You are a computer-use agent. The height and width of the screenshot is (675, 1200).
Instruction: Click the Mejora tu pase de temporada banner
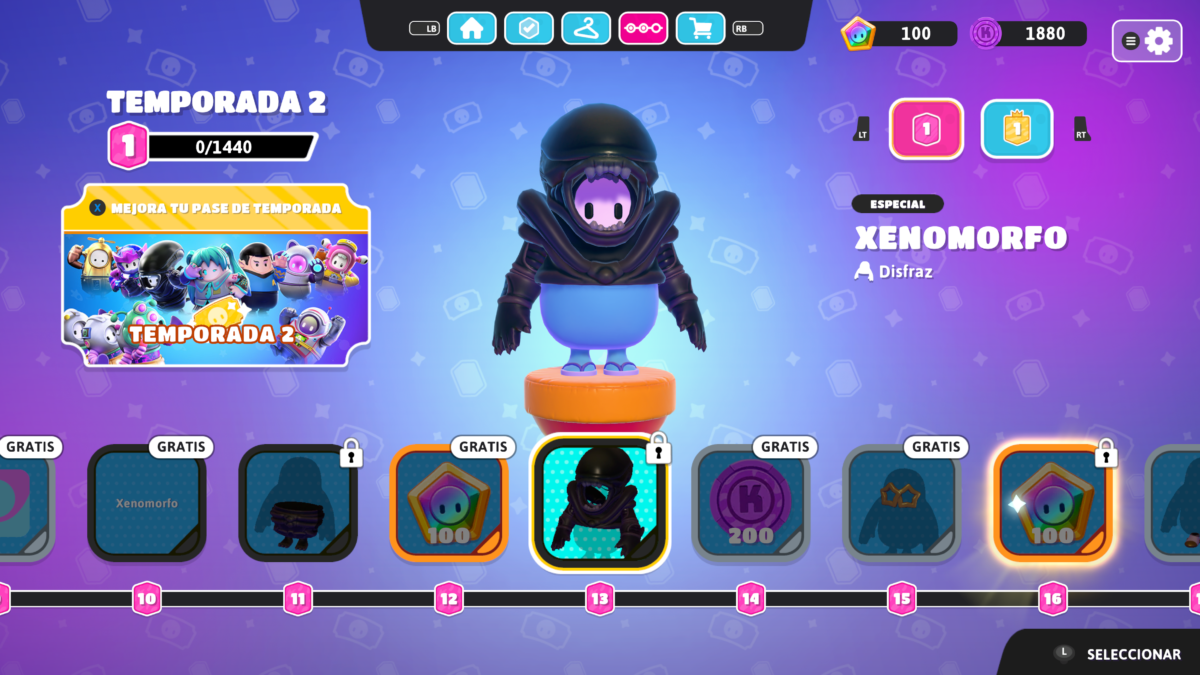(x=216, y=275)
